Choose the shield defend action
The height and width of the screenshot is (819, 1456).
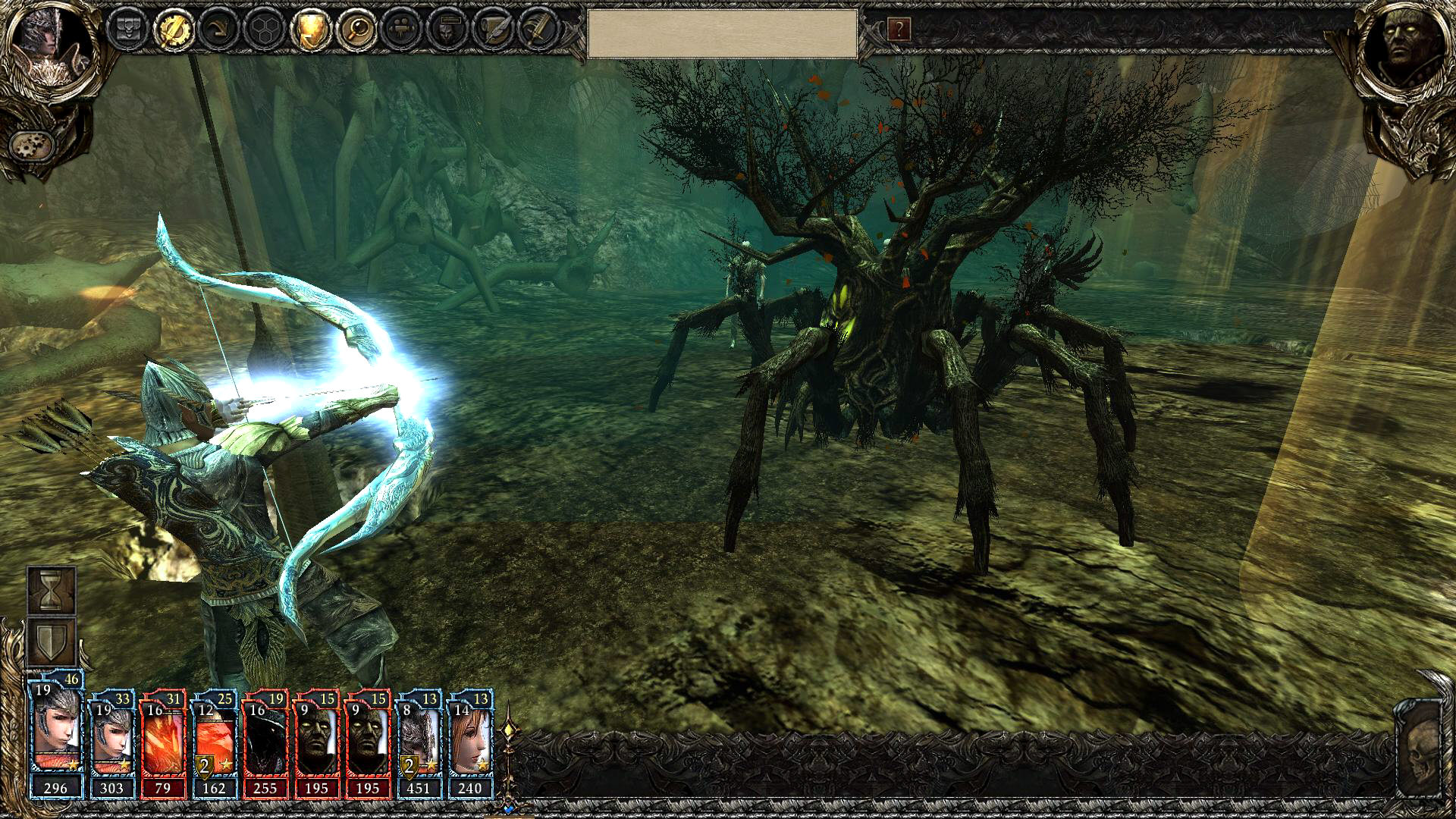pos(51,642)
